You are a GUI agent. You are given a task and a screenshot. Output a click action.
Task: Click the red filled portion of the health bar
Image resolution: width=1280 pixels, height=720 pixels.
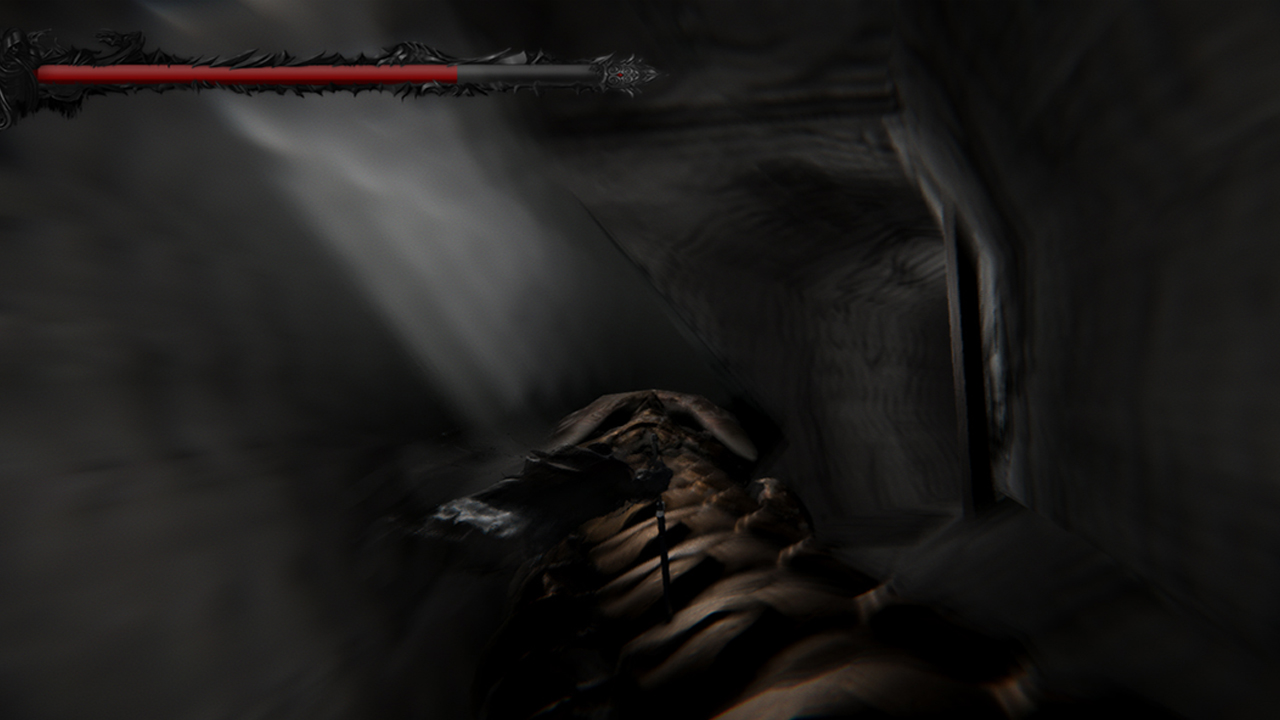(250, 70)
